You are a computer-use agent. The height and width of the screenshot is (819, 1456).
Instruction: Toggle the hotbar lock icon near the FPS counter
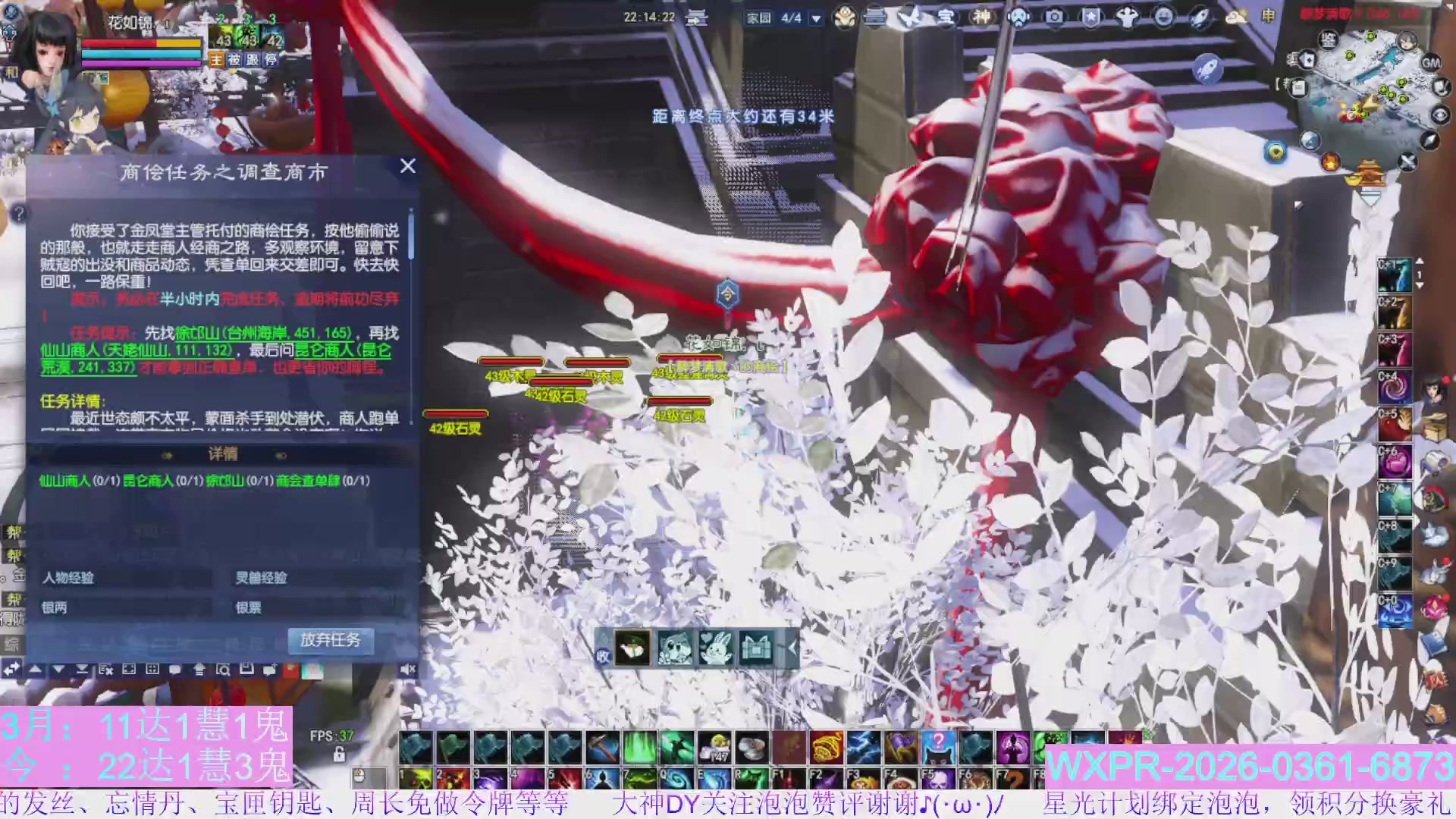coord(339,755)
